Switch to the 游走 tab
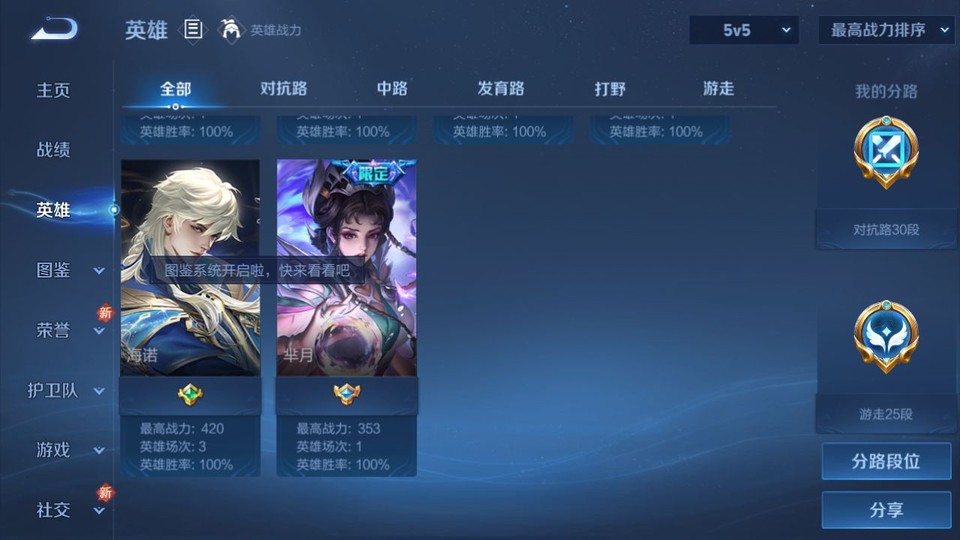The image size is (960, 540). [x=718, y=88]
